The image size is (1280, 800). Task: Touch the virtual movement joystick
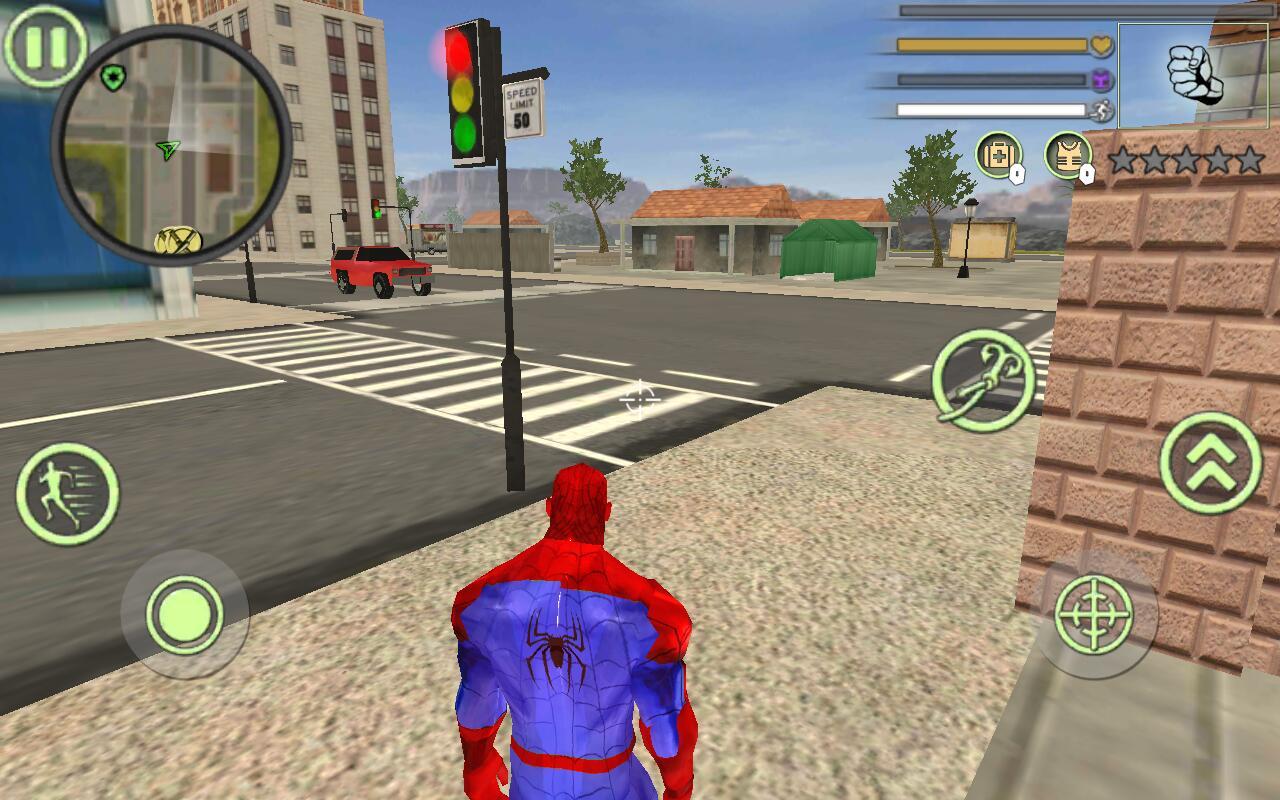click(x=184, y=614)
